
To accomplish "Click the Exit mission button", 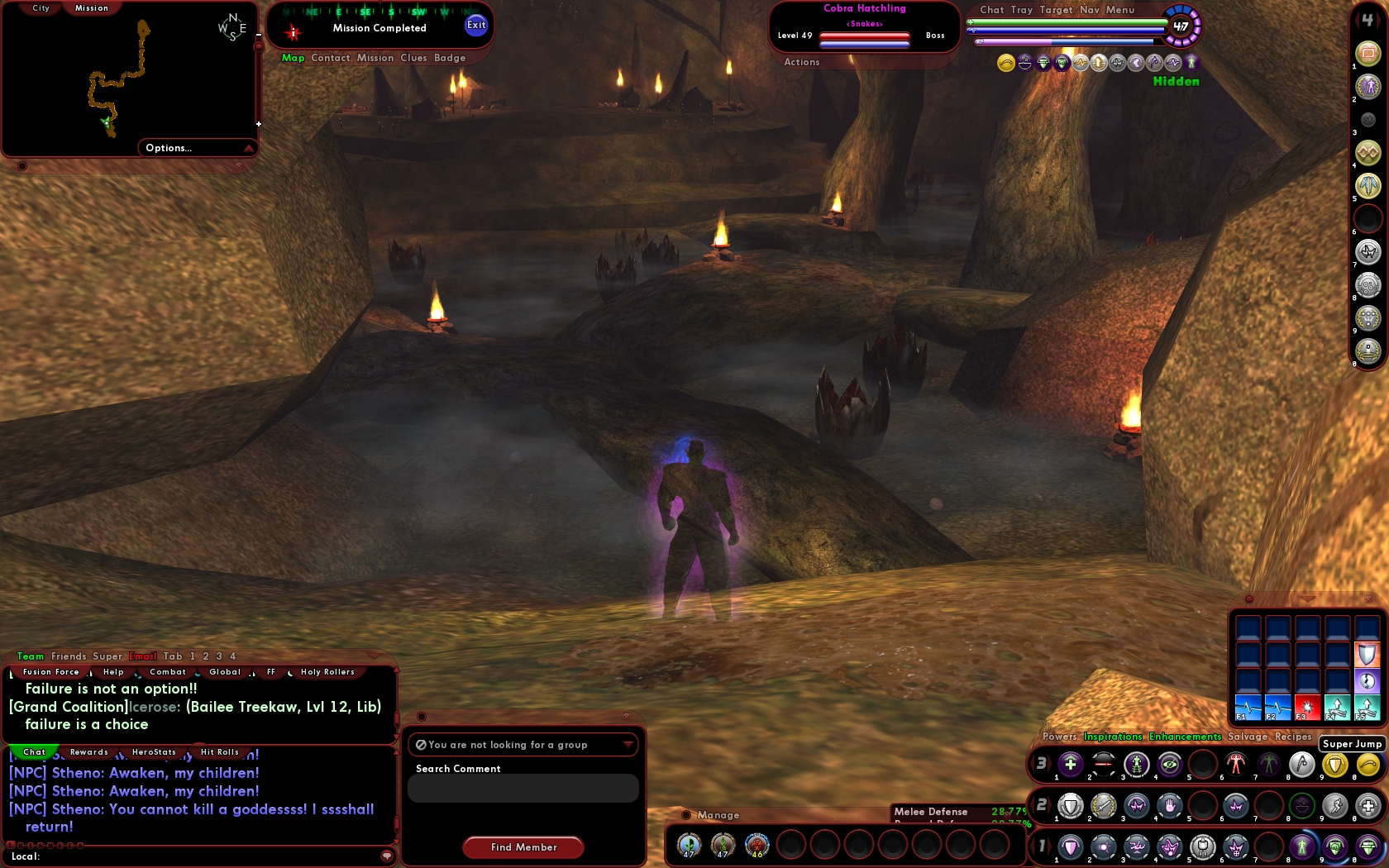I will click(476, 25).
